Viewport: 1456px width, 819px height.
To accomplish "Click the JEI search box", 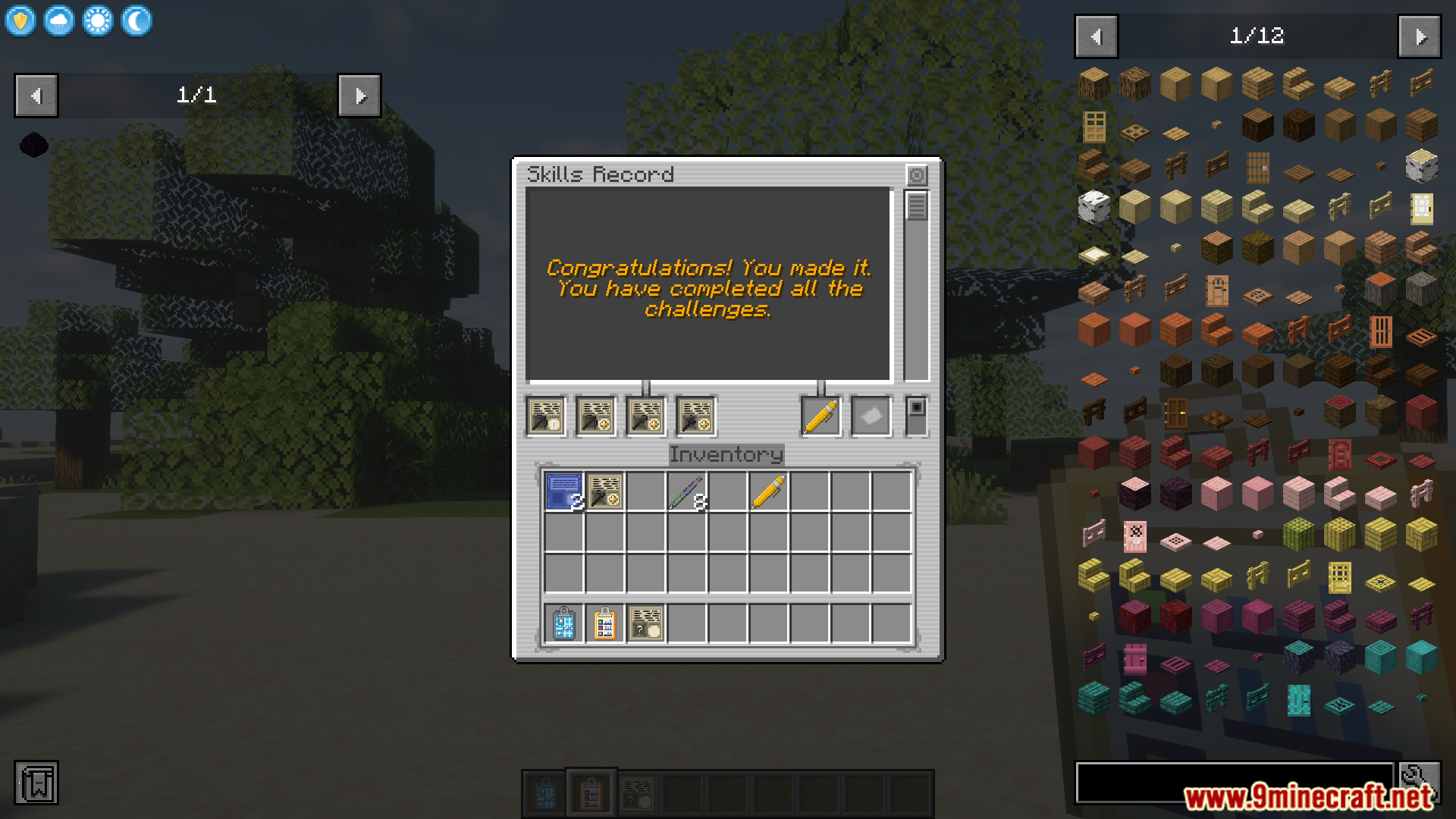I will tap(1234, 782).
